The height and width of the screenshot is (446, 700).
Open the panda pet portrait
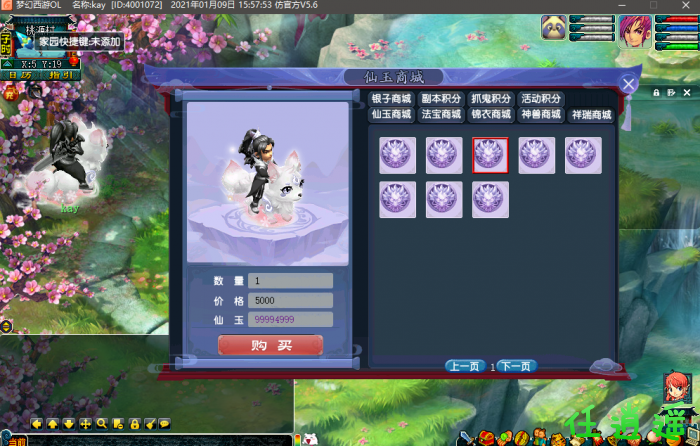pyautogui.click(x=554, y=29)
